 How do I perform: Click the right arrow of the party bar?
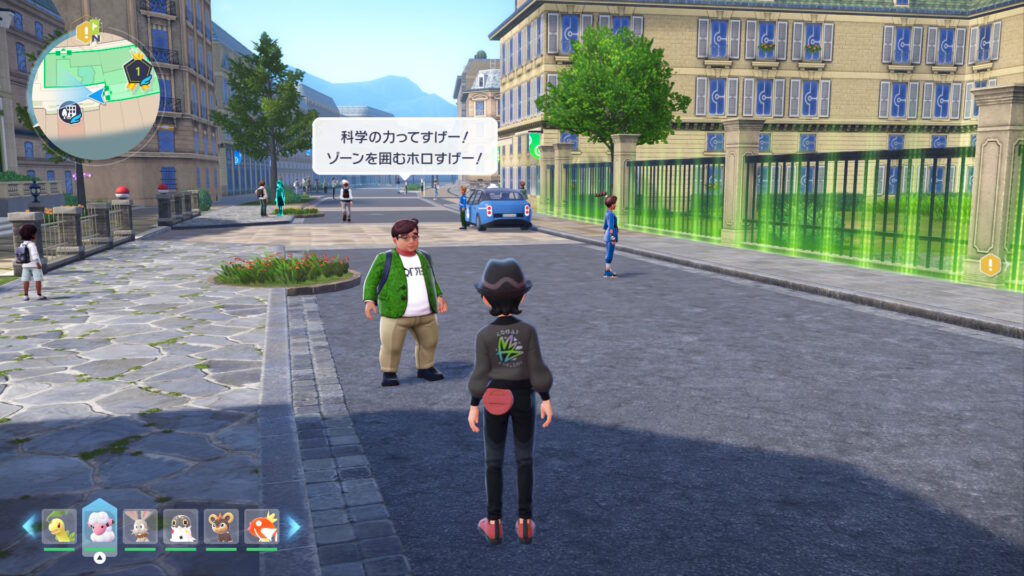(x=293, y=526)
